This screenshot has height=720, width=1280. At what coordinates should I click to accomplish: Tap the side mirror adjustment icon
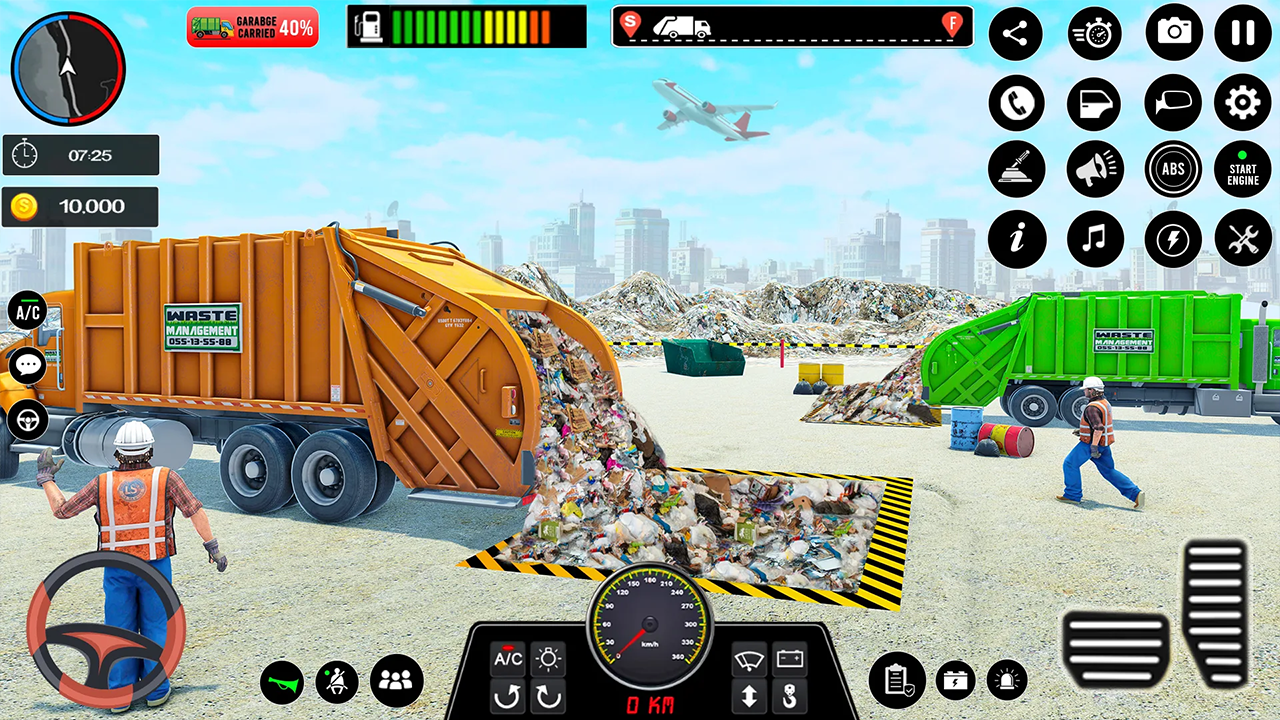1173,103
